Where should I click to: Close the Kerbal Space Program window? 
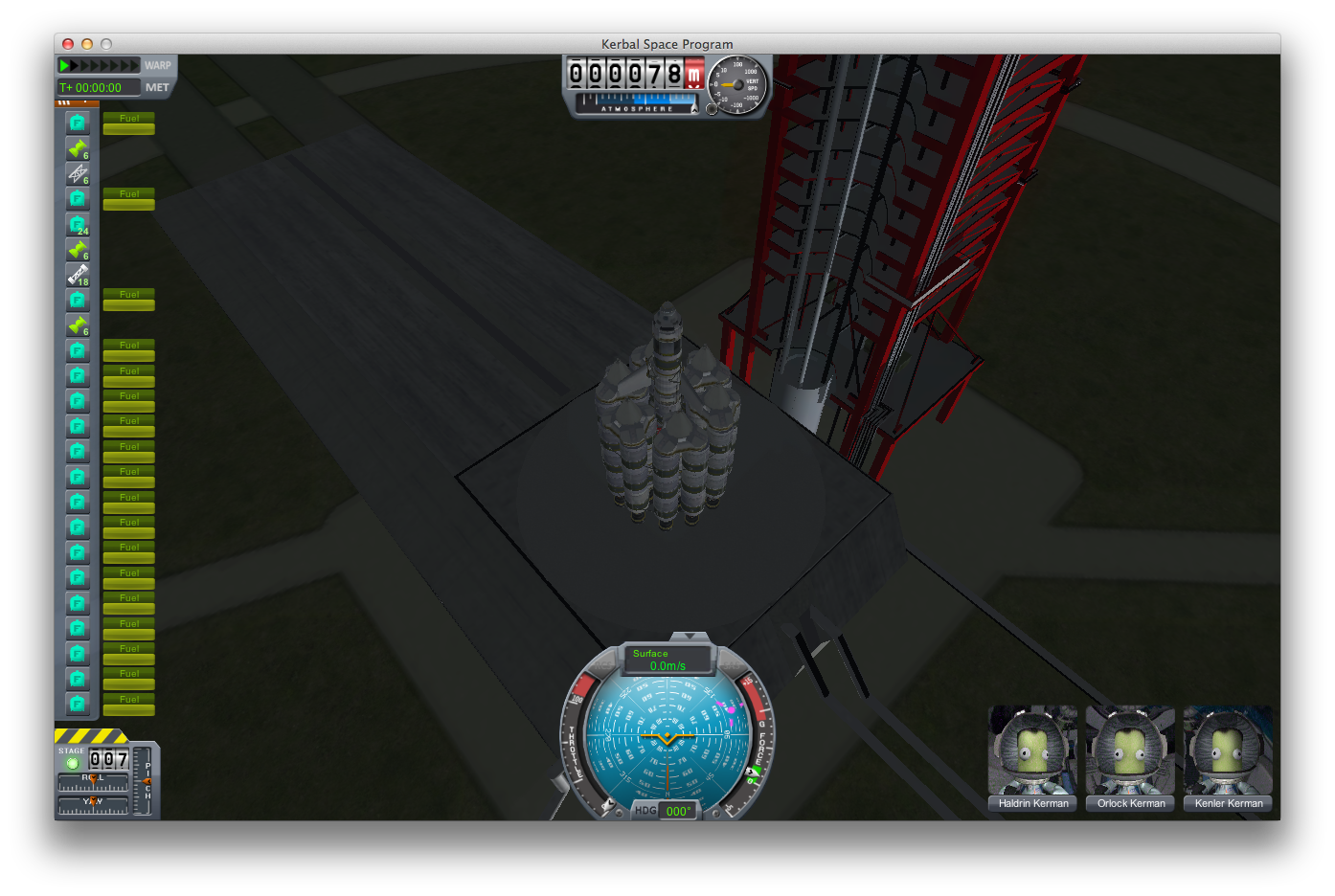[x=68, y=44]
